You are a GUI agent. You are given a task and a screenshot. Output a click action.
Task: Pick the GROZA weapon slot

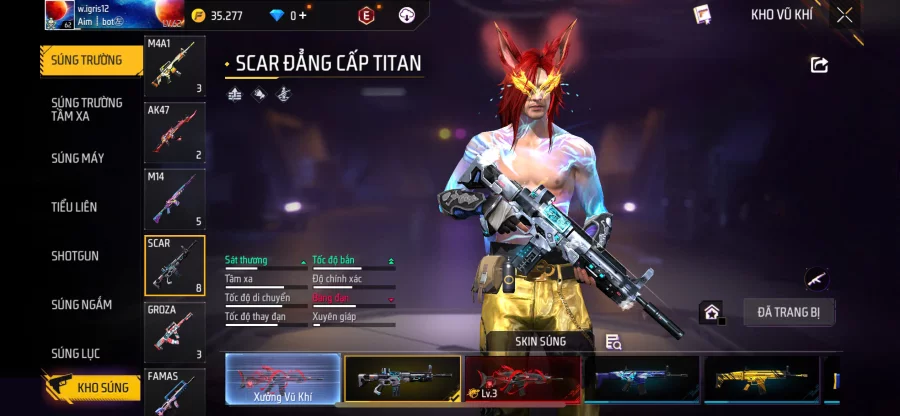coord(175,331)
